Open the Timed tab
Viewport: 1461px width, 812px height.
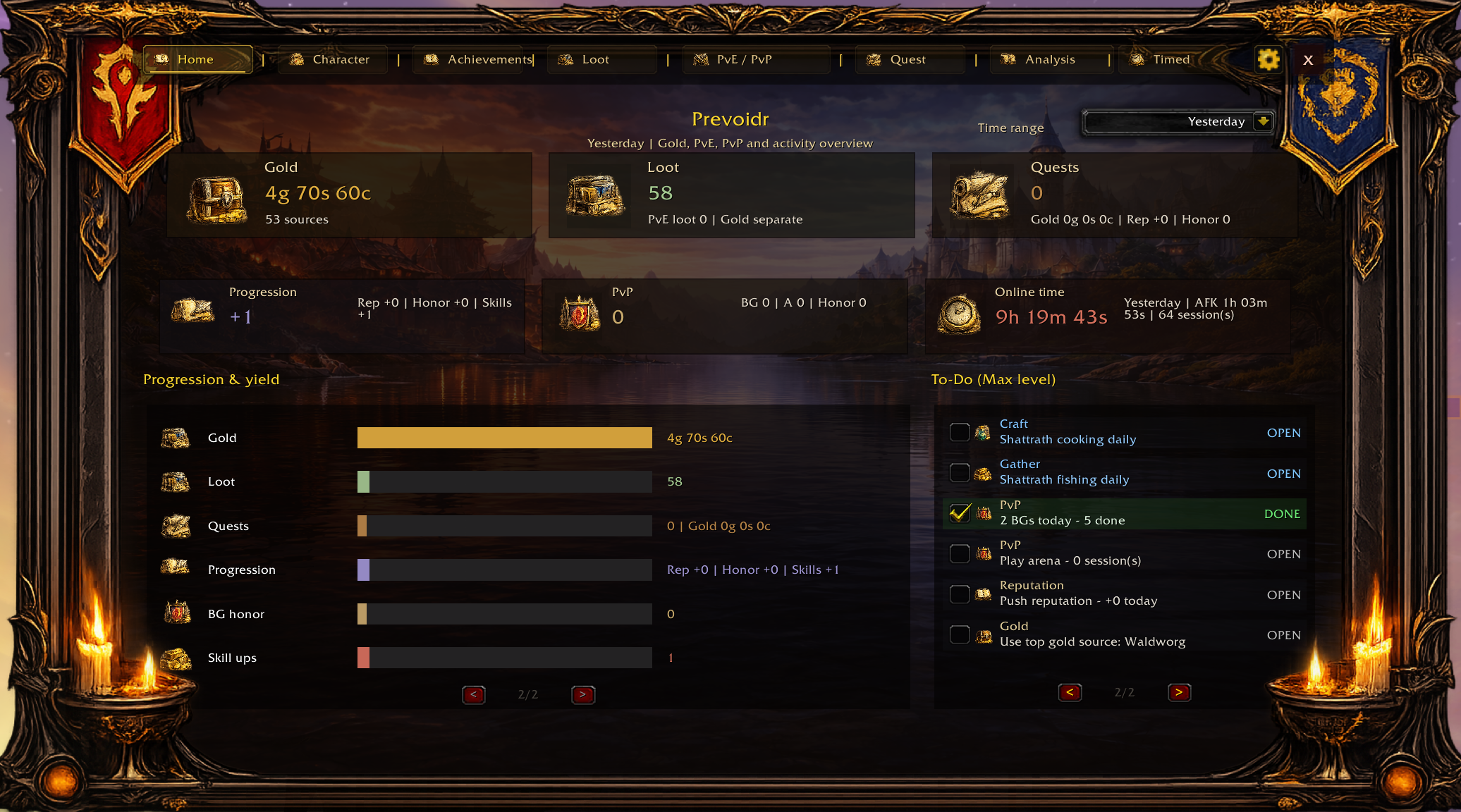click(1171, 60)
